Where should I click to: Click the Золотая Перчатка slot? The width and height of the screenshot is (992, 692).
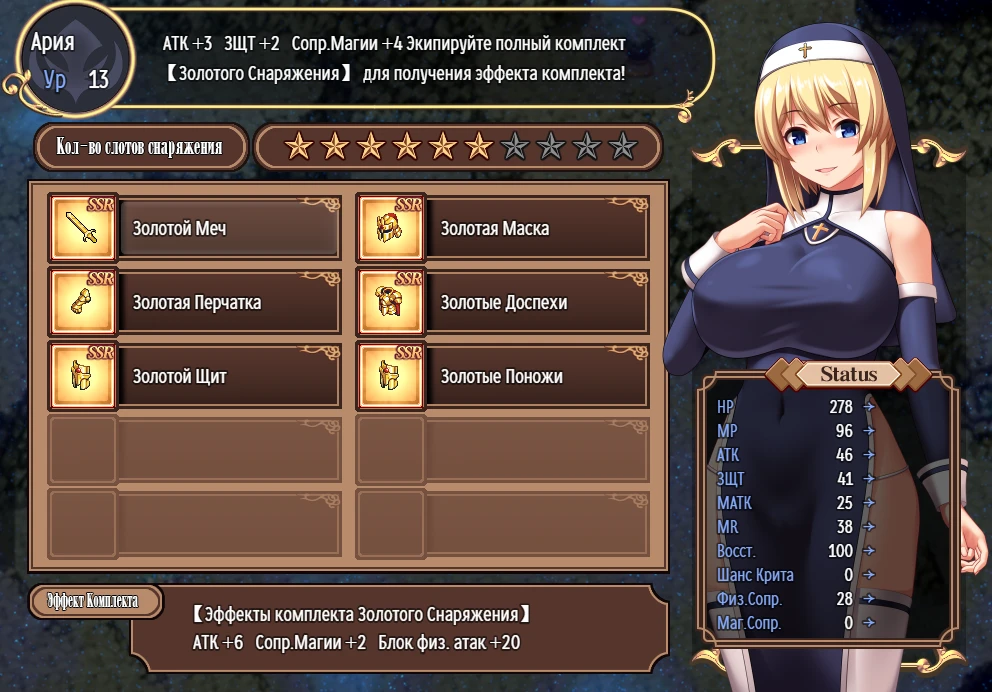click(230, 303)
